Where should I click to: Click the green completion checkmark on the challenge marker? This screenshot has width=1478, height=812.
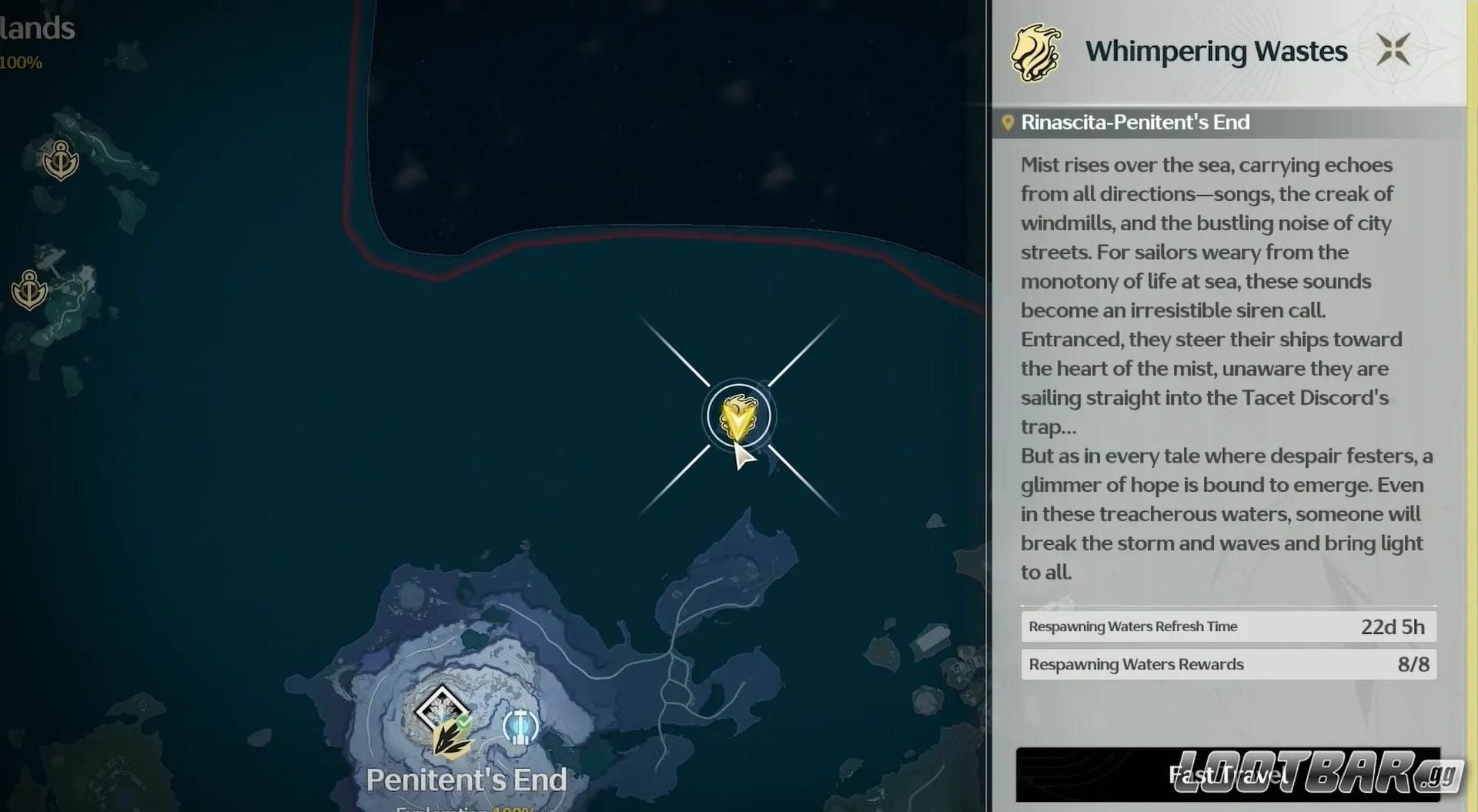464,721
